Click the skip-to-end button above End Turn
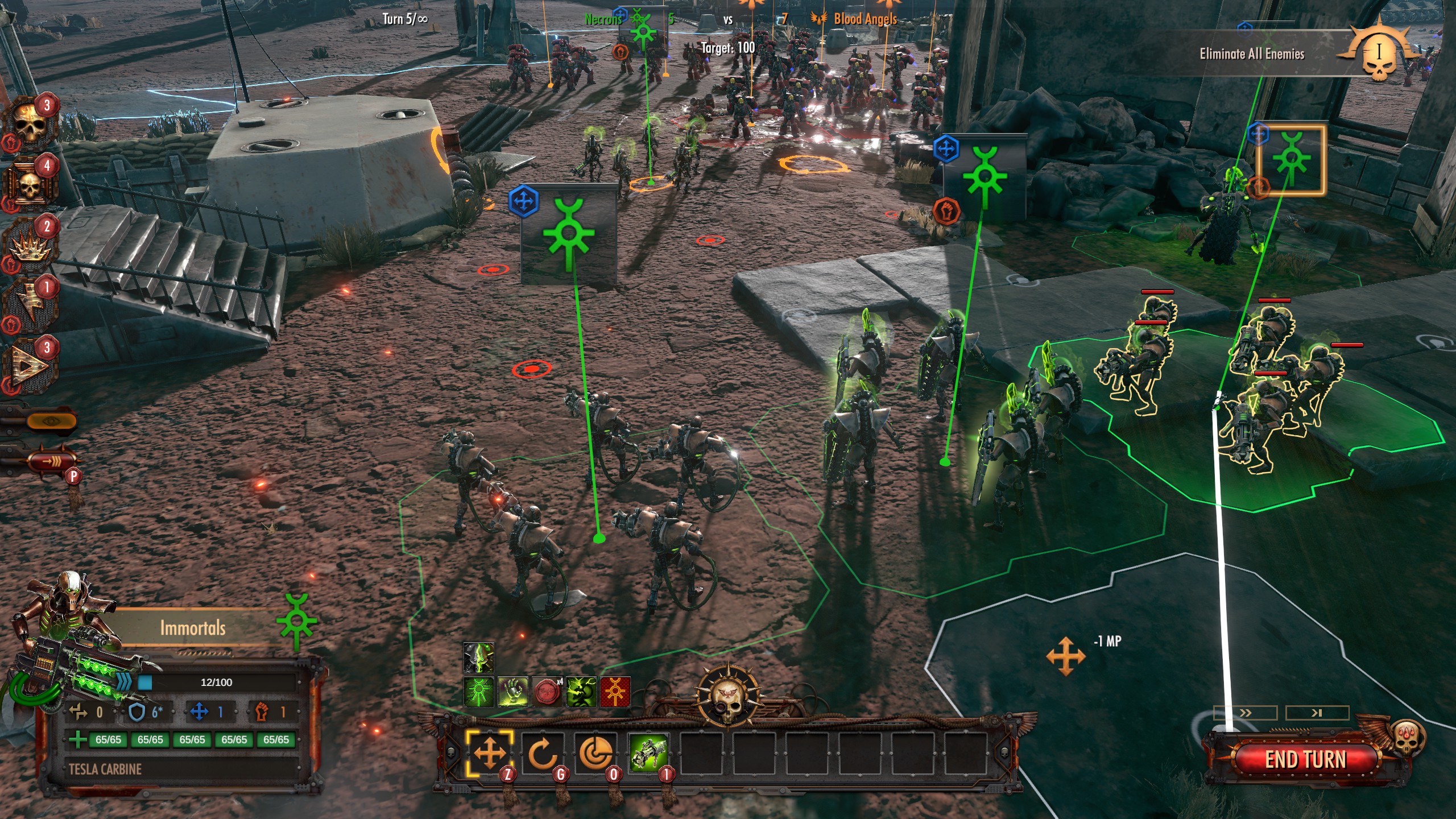This screenshot has height=819, width=1456. pyautogui.click(x=1317, y=713)
